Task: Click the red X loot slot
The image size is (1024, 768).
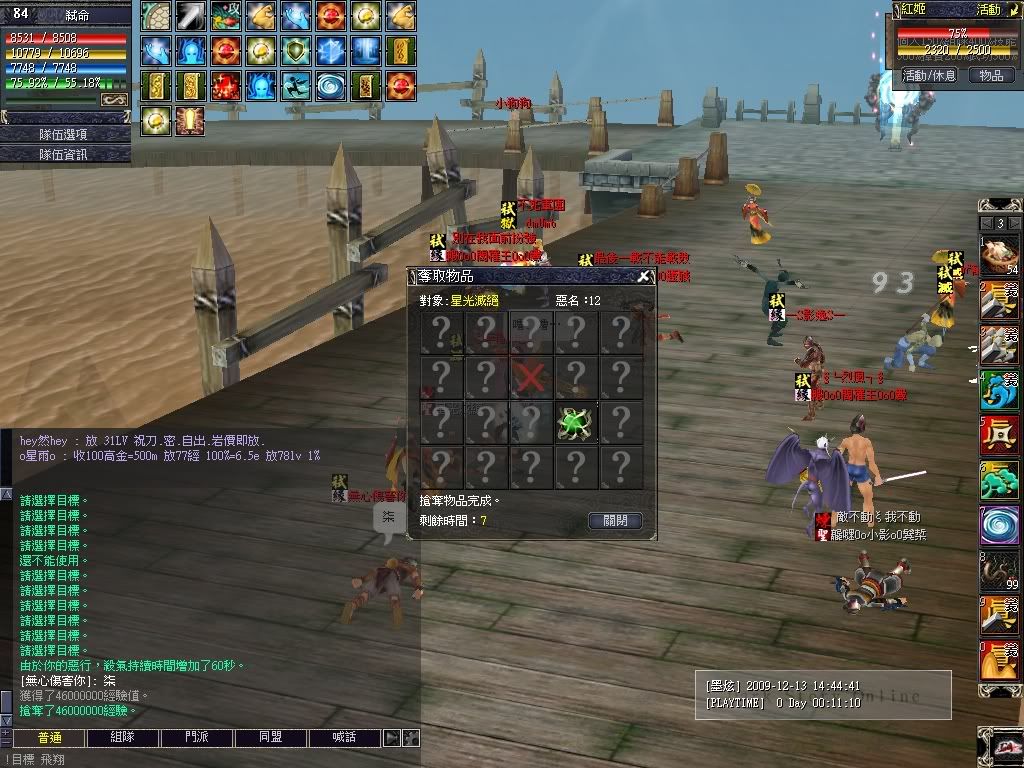Action: click(x=531, y=378)
